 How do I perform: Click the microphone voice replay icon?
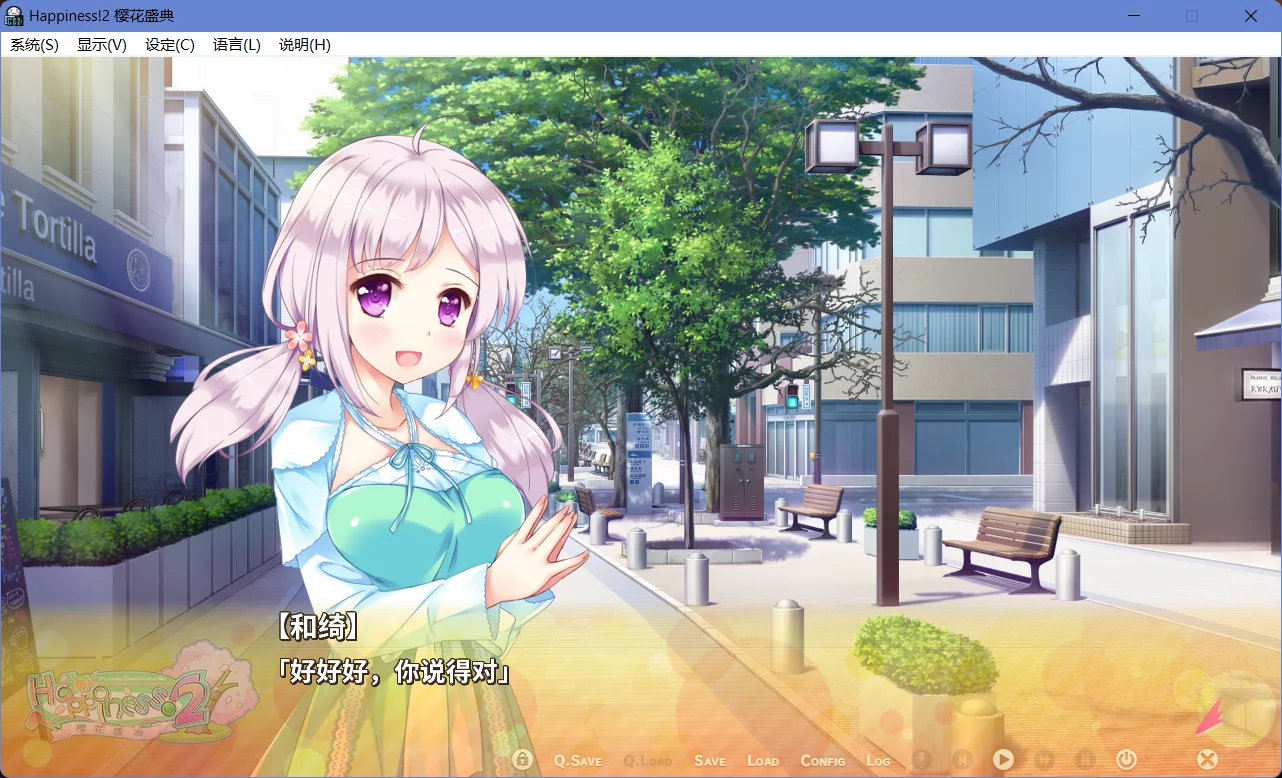[x=922, y=759]
